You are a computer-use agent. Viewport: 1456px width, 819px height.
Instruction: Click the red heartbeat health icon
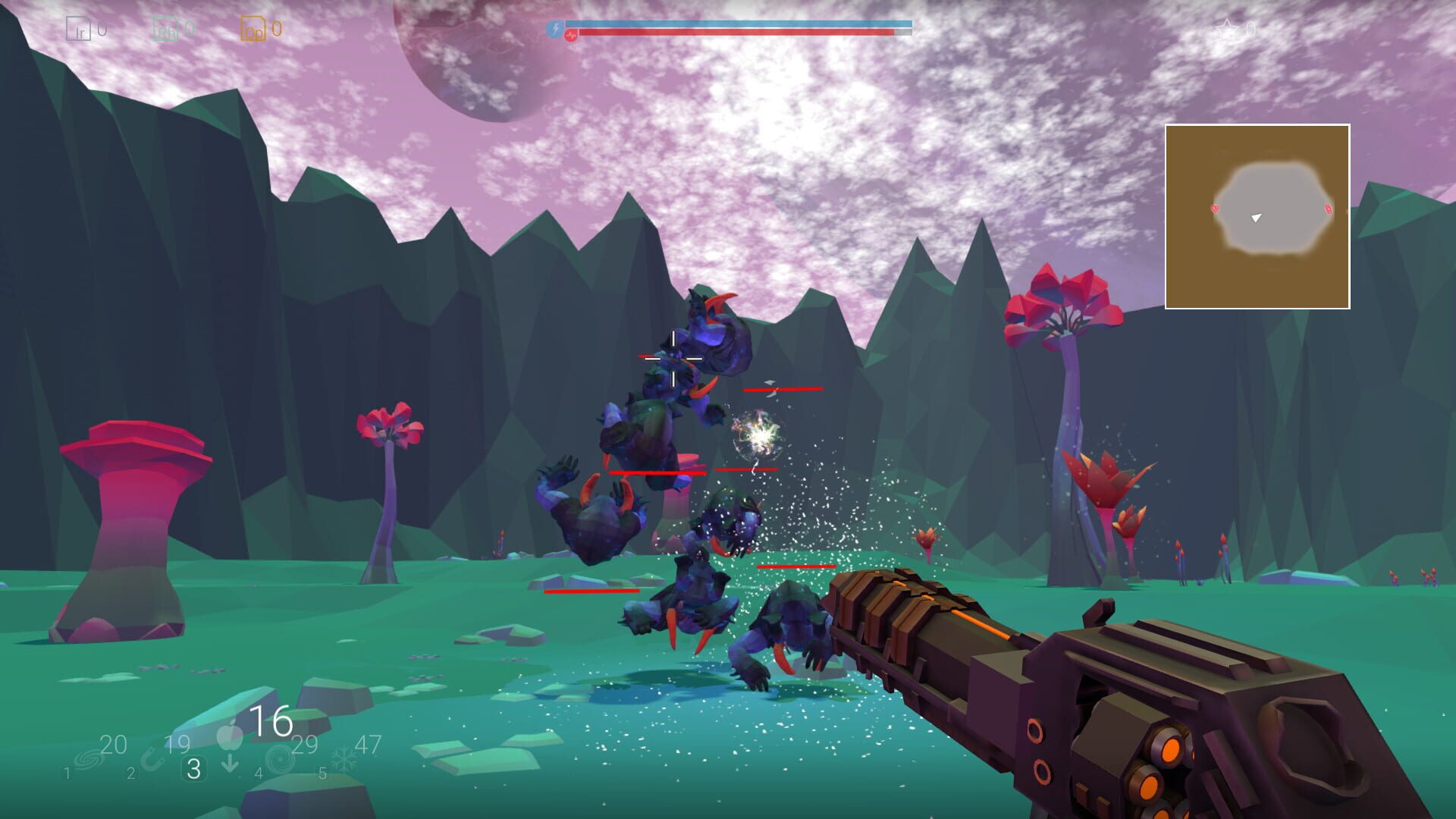point(571,35)
